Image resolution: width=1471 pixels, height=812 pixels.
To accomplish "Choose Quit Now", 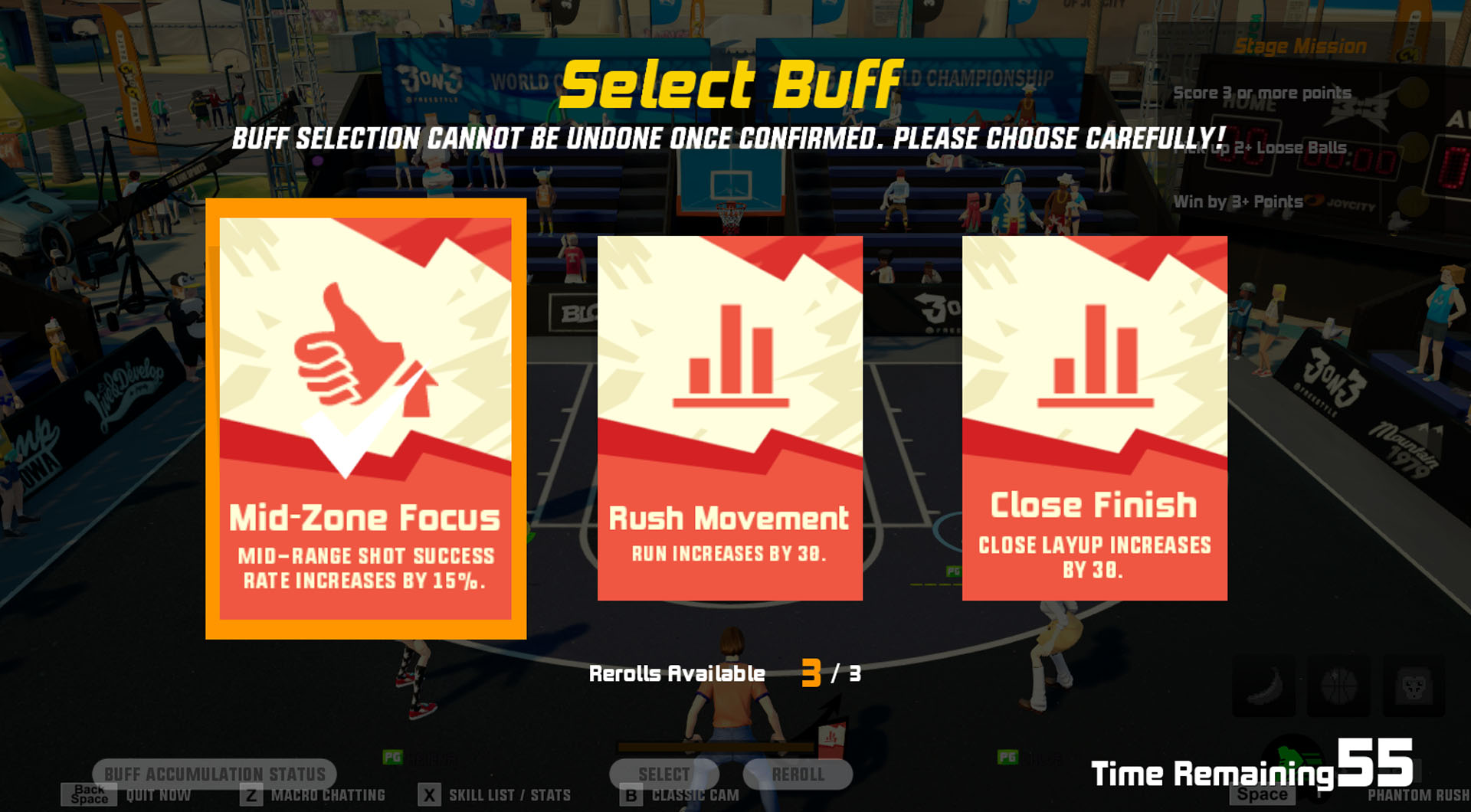I will [159, 794].
